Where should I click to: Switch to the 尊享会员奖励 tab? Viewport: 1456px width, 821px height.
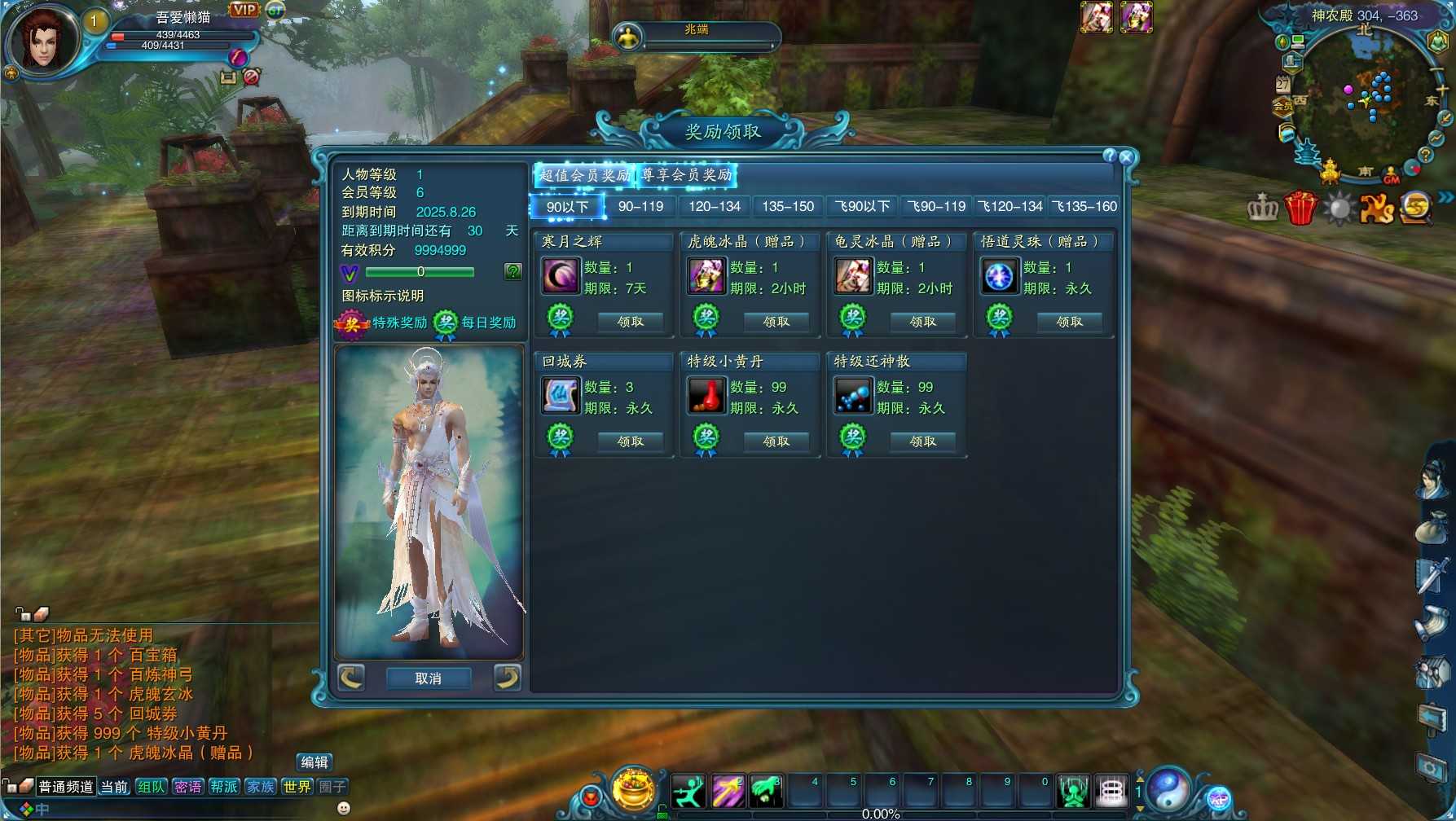[686, 175]
